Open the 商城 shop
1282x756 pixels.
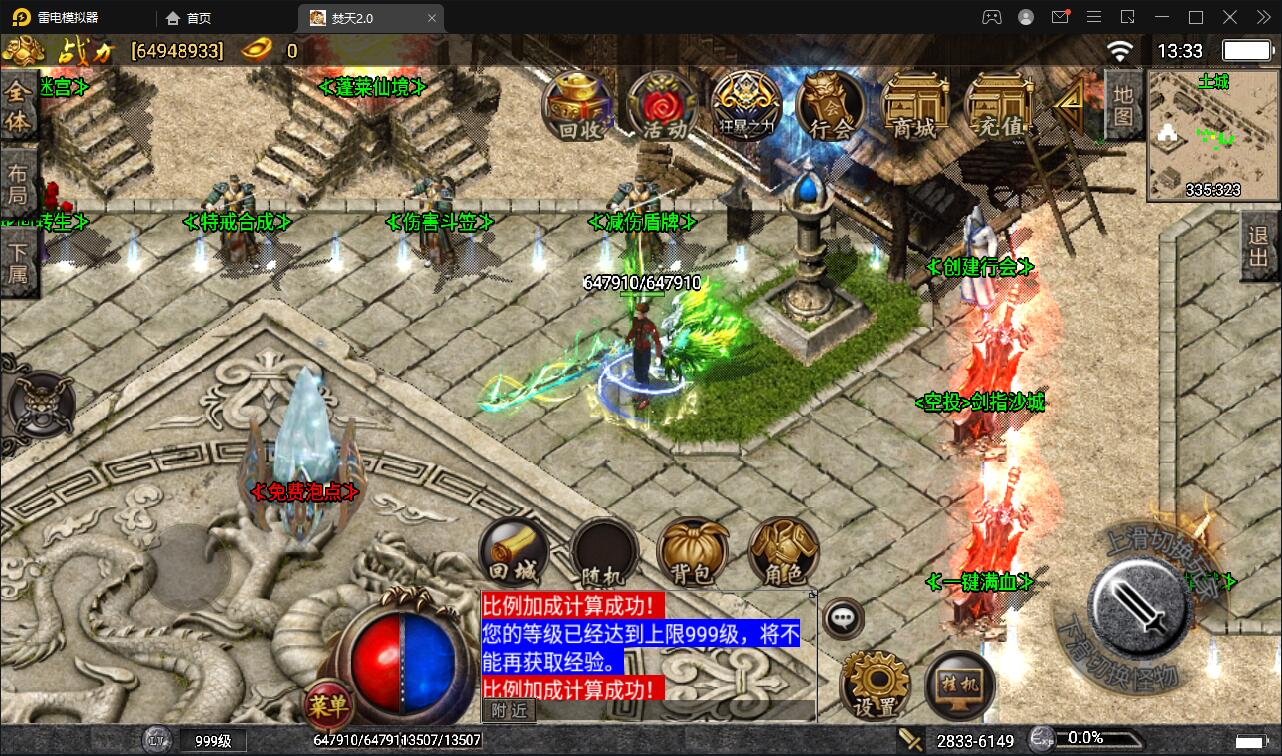click(x=913, y=105)
